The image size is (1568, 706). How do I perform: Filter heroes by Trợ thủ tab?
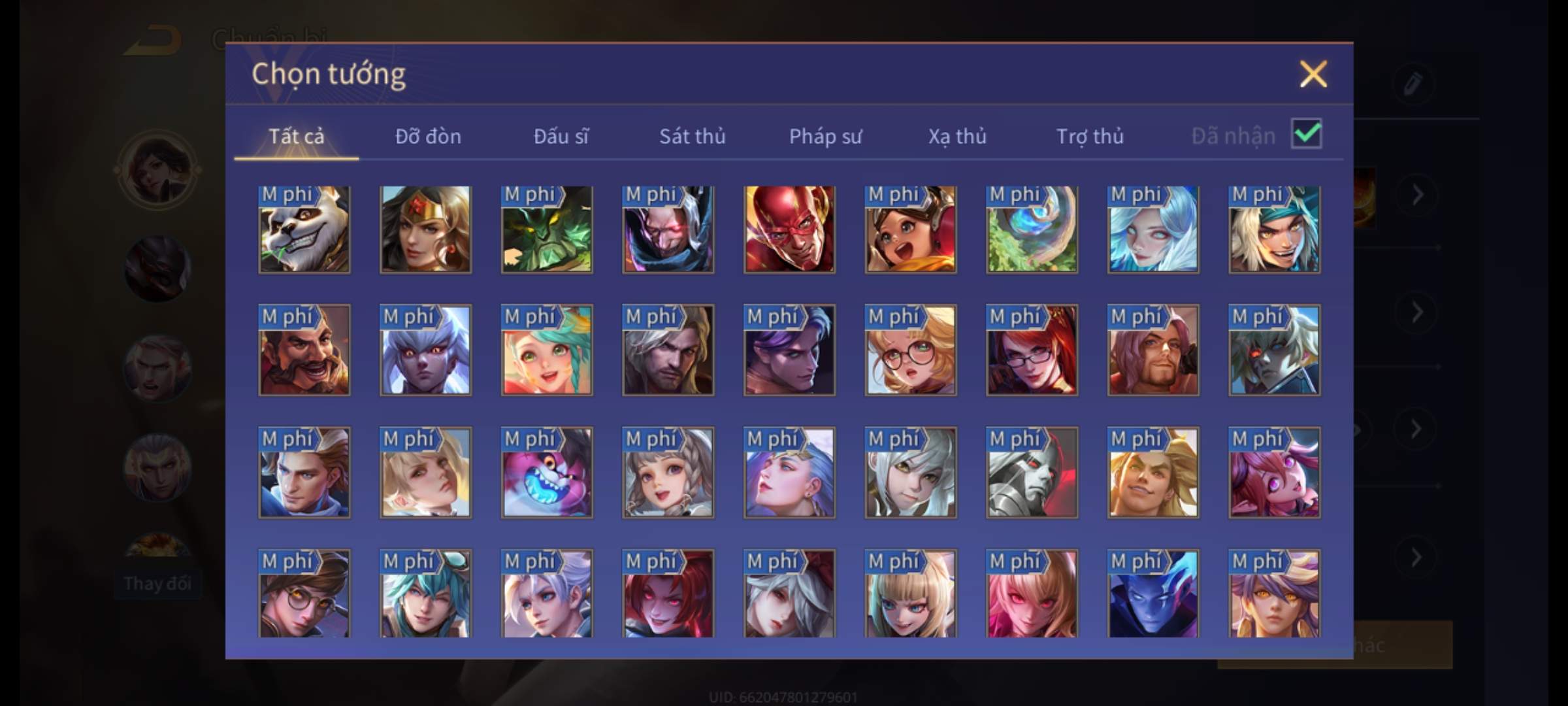click(x=1090, y=136)
